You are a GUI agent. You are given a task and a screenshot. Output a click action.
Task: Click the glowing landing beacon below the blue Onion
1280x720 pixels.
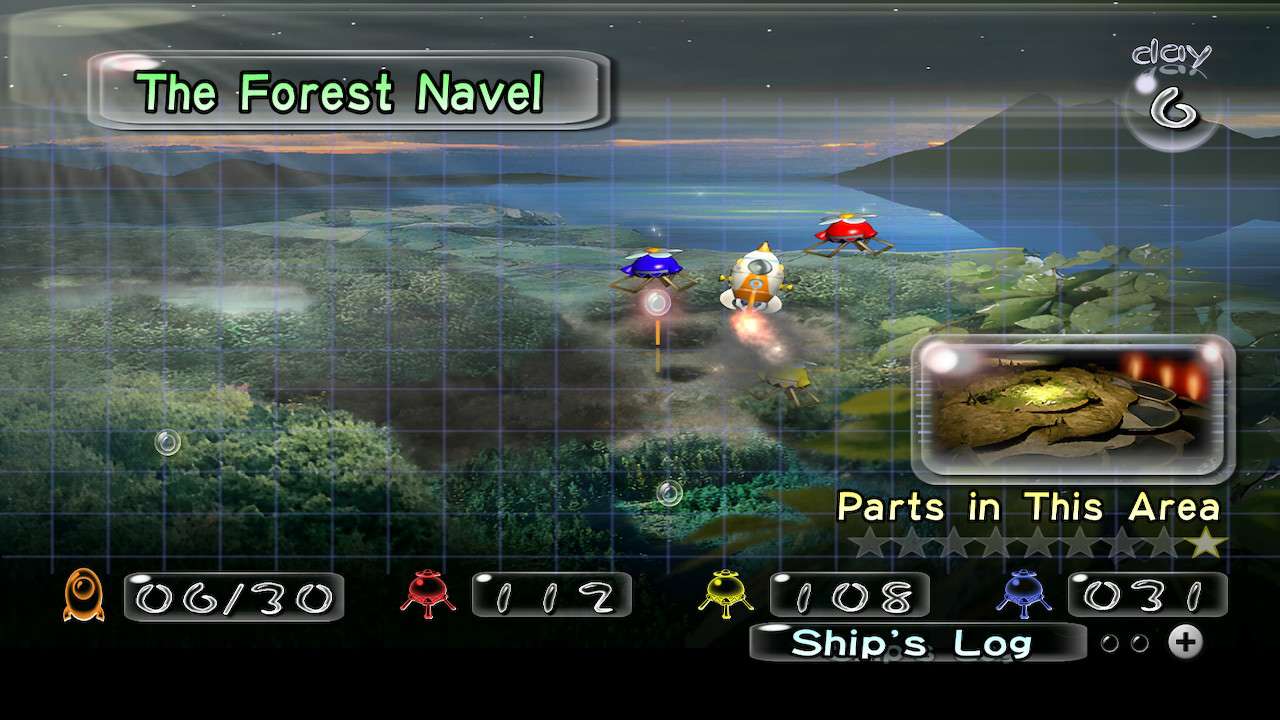point(655,302)
